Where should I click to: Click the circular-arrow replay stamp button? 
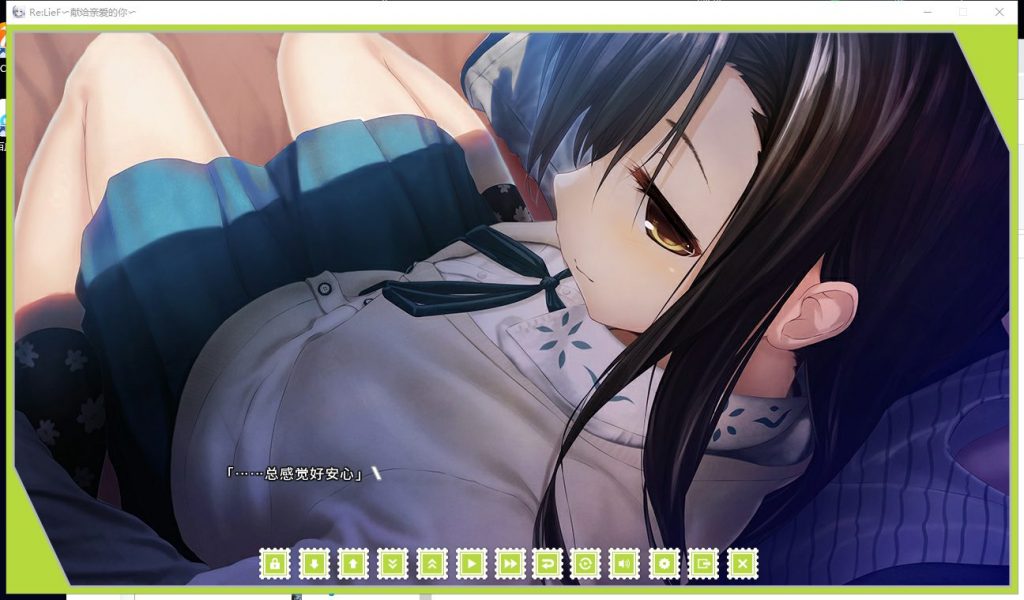click(x=586, y=564)
